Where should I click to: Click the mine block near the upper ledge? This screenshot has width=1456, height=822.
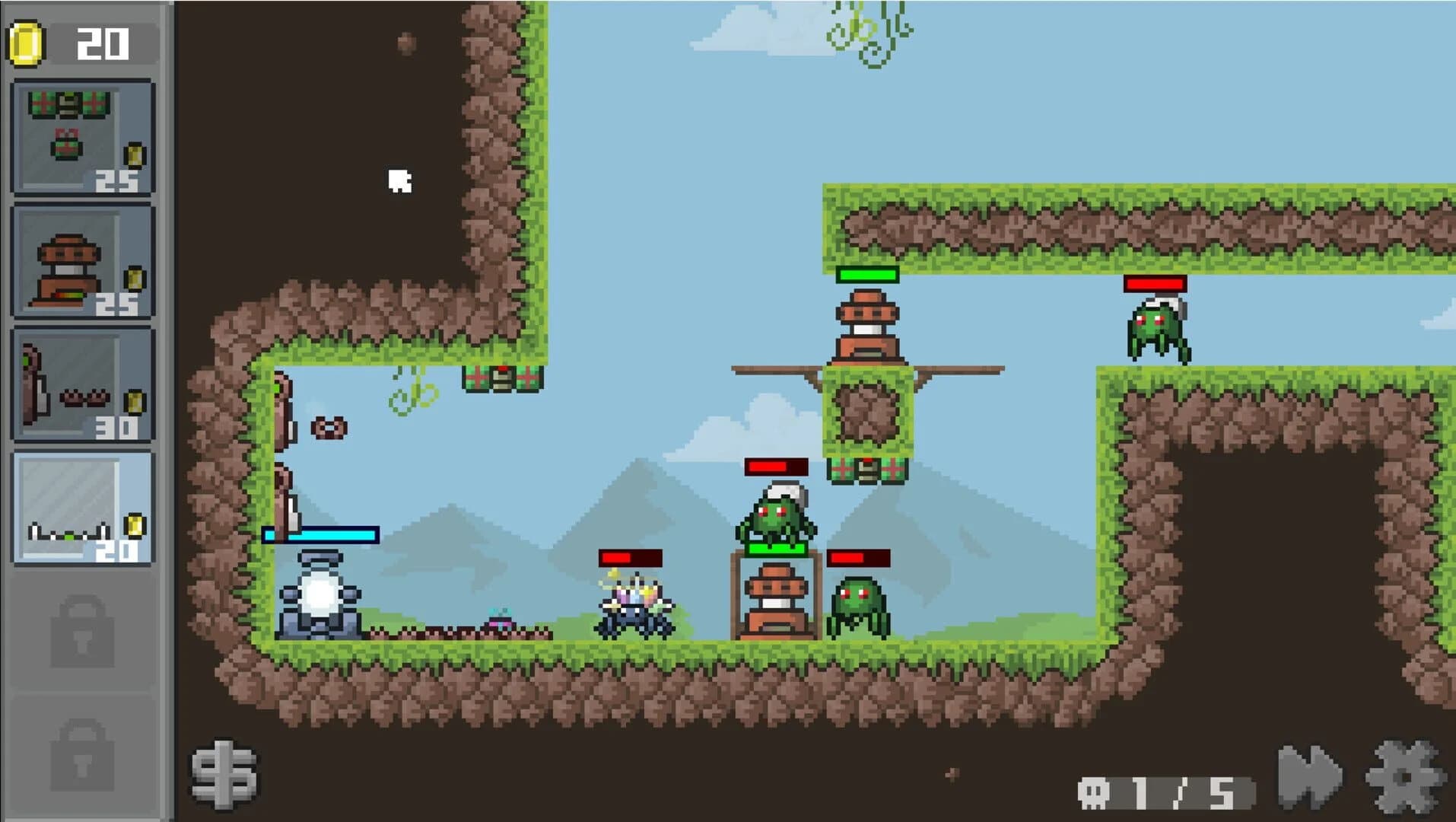point(503,378)
